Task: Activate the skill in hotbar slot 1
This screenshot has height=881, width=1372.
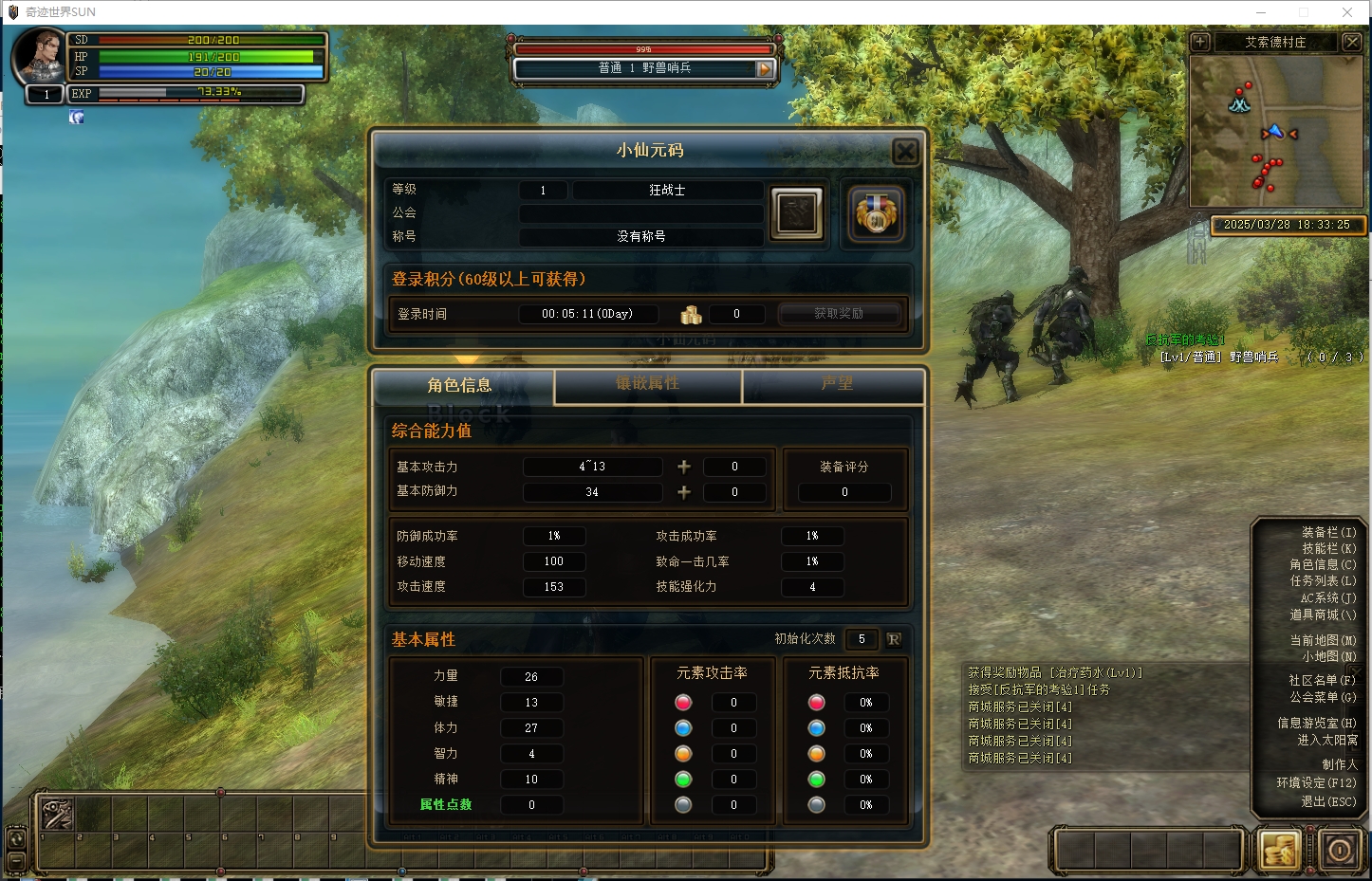Action: click(57, 815)
